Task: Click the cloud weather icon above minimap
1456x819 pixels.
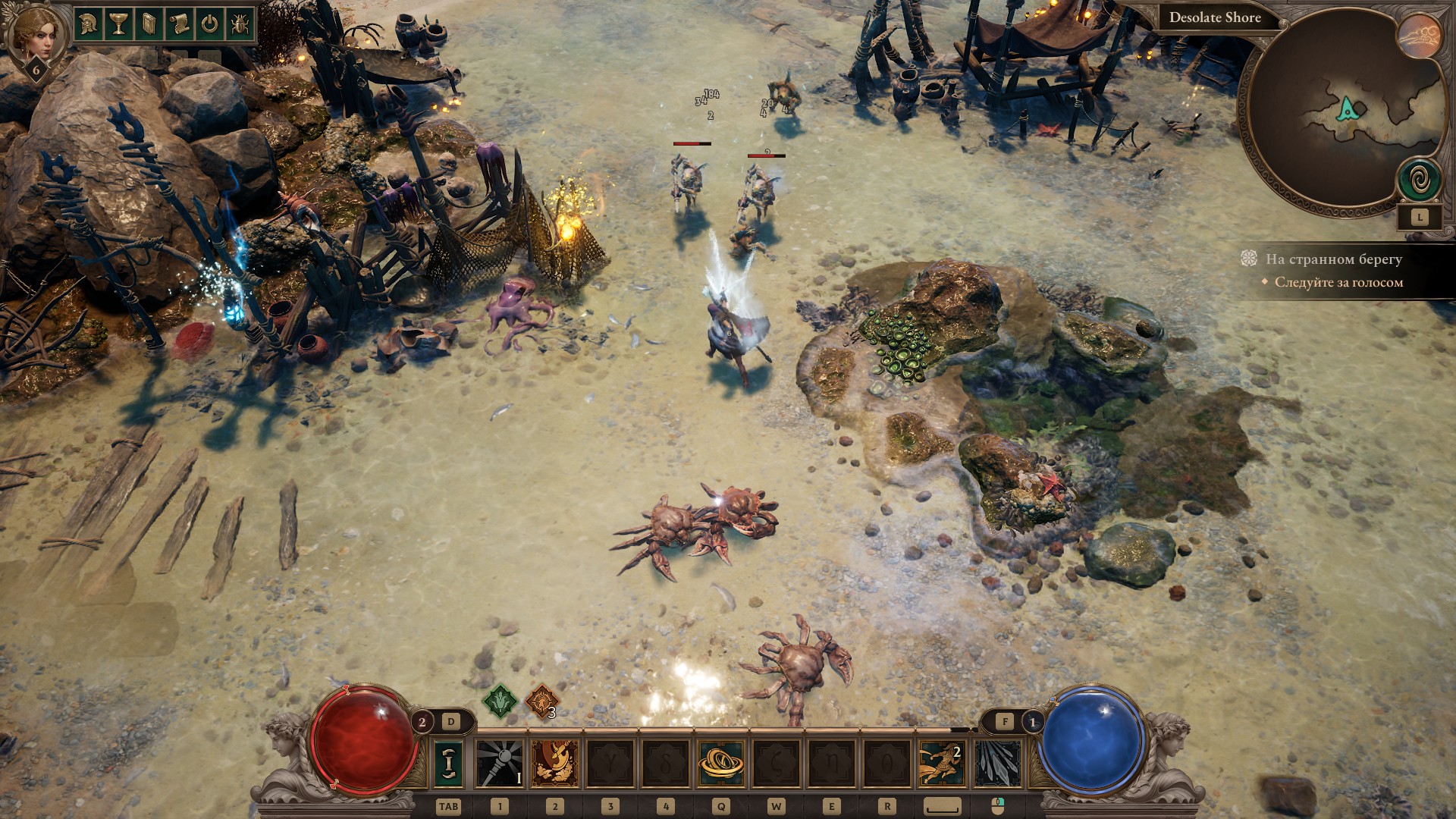Action: point(1420,36)
